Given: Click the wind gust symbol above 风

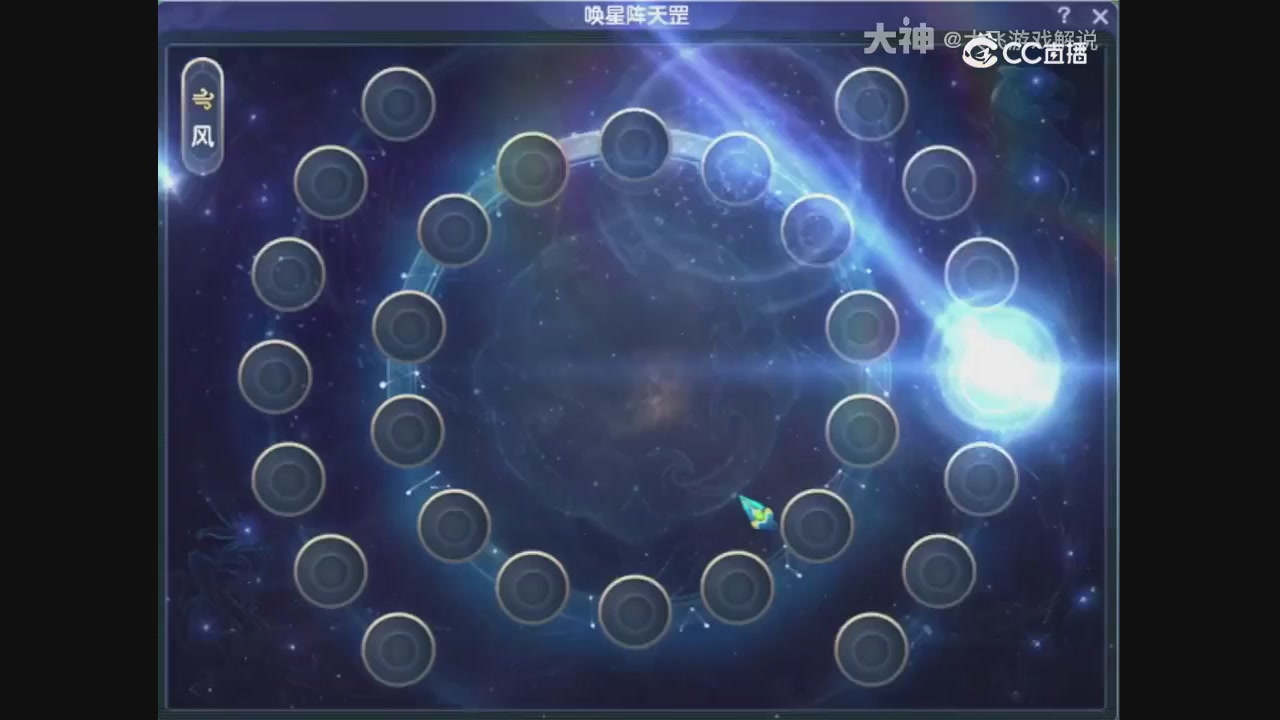Looking at the screenshot, I should click(203, 97).
